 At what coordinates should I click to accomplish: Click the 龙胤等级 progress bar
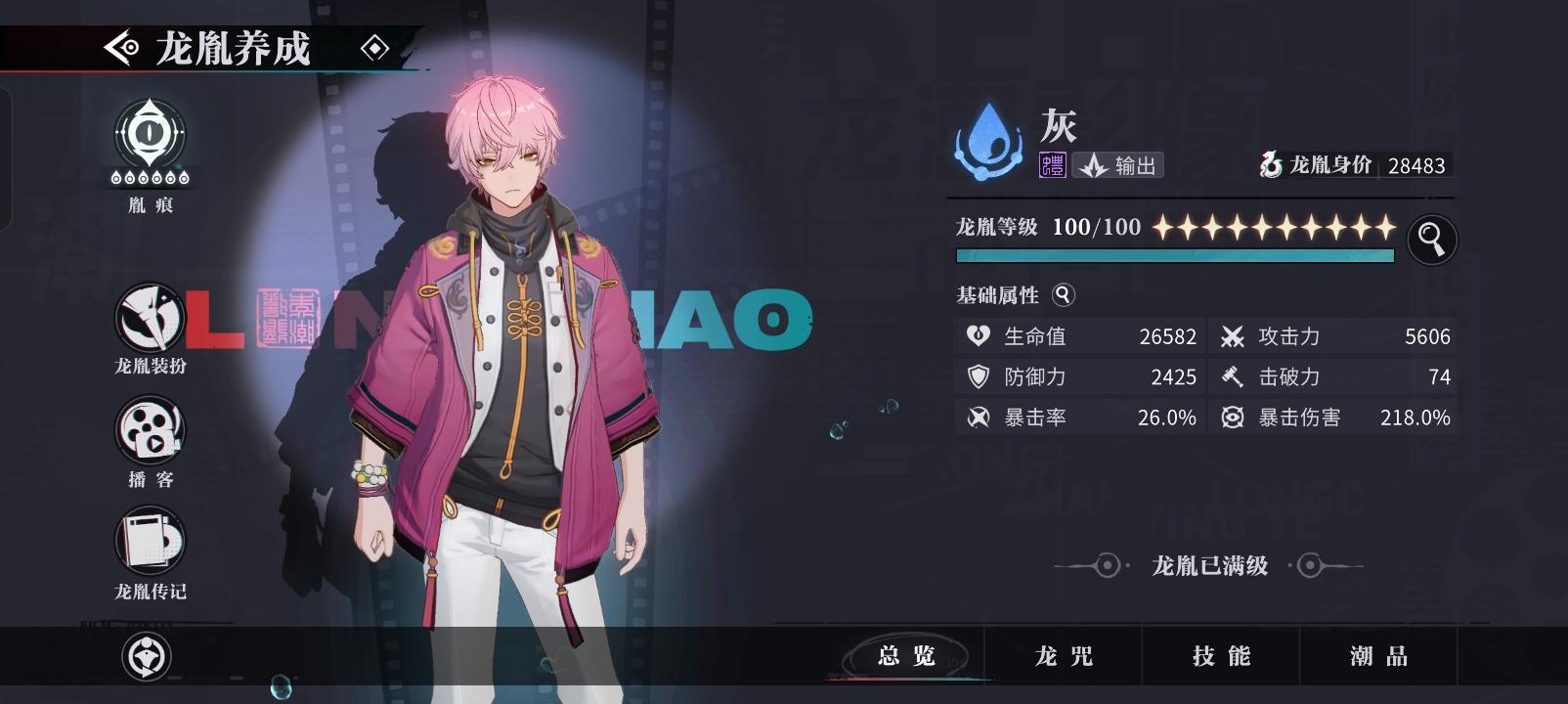[x=1173, y=255]
